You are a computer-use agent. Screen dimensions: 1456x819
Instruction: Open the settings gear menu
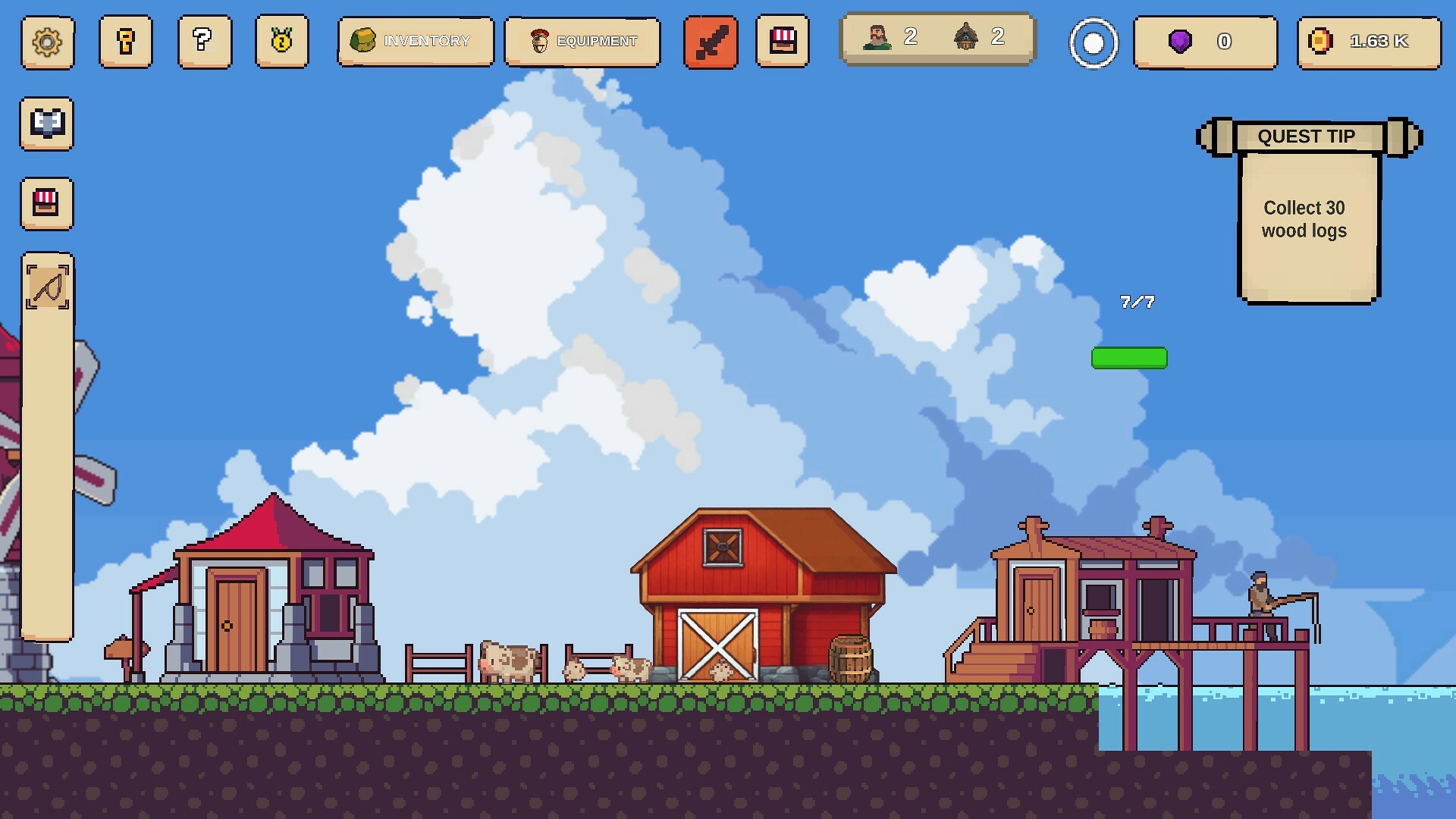coord(47,42)
